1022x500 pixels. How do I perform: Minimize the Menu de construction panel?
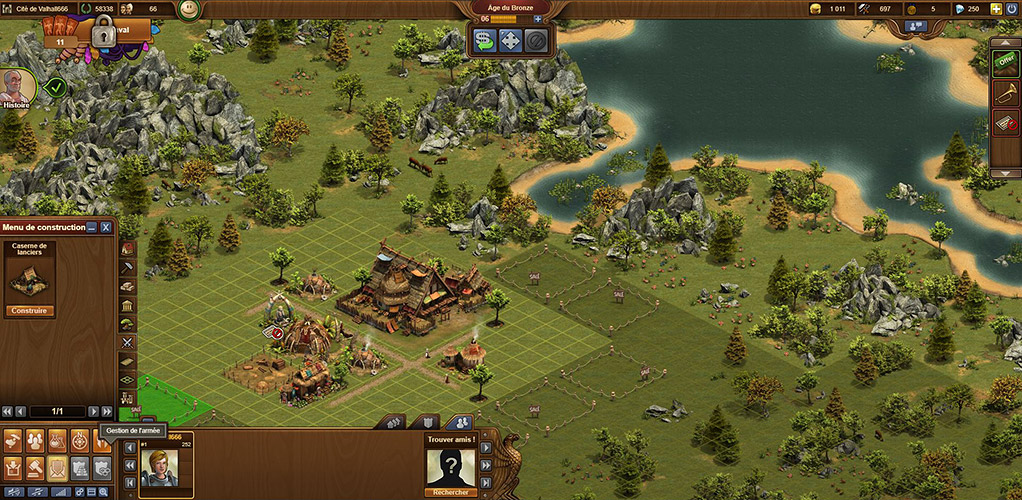pyautogui.click(x=92, y=228)
